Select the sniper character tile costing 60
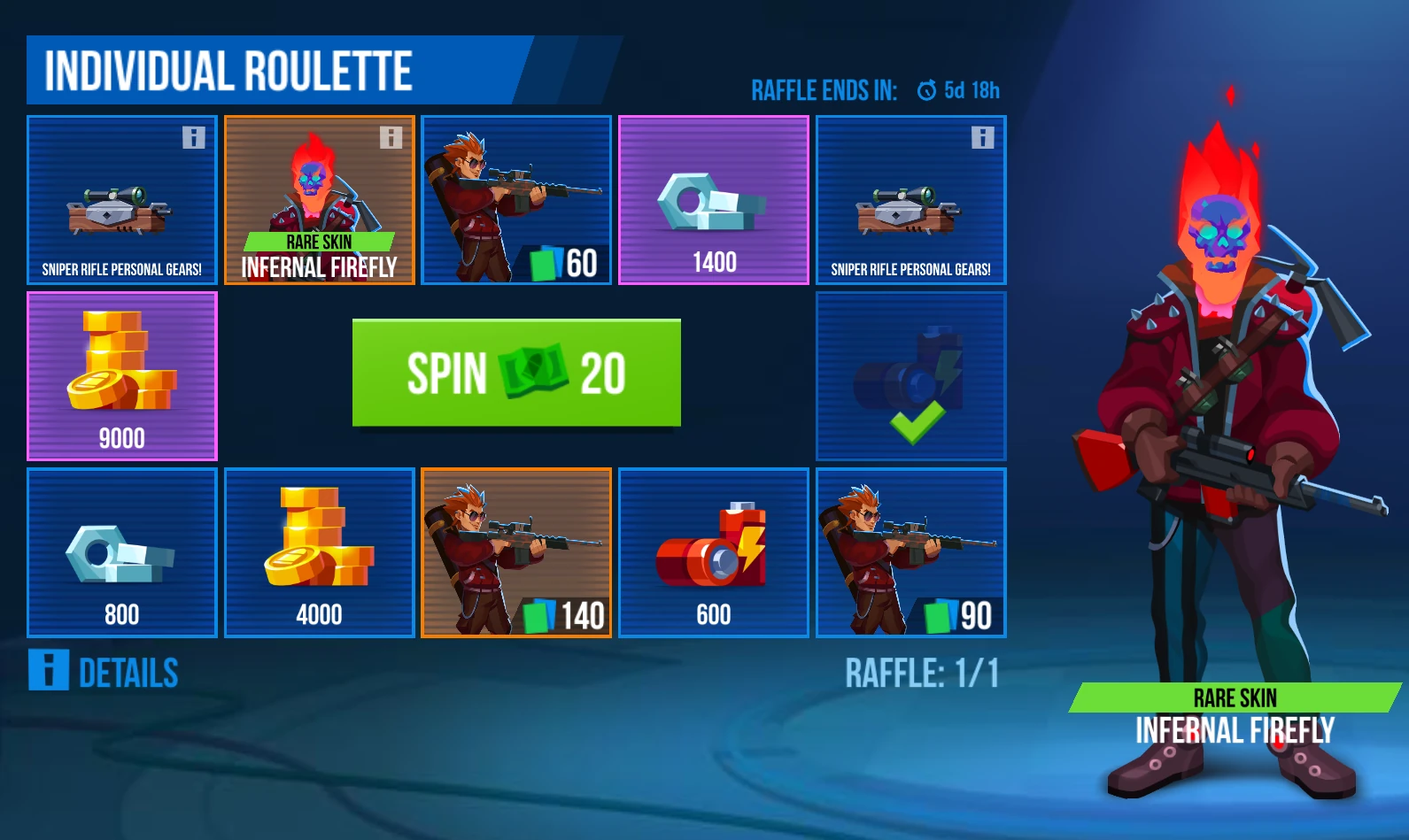 tap(515, 200)
